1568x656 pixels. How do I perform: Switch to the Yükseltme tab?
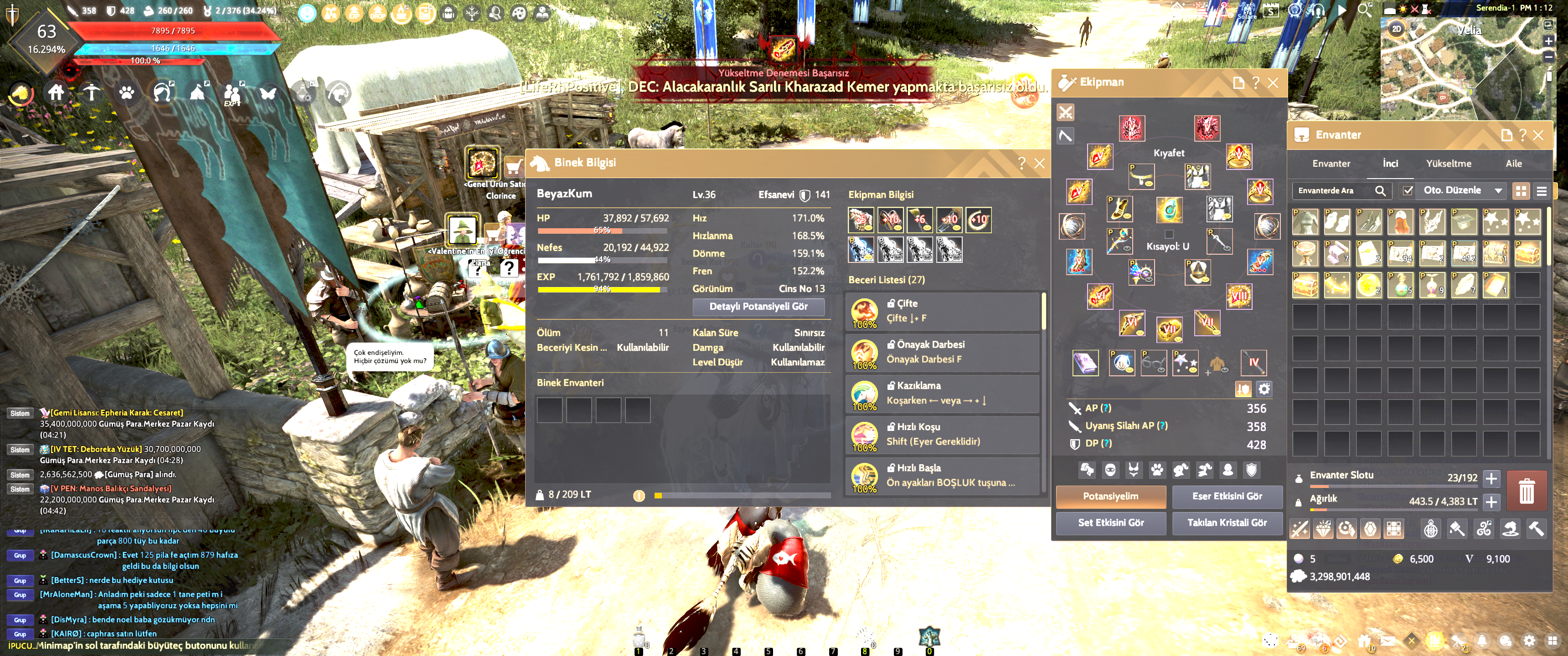(1448, 164)
